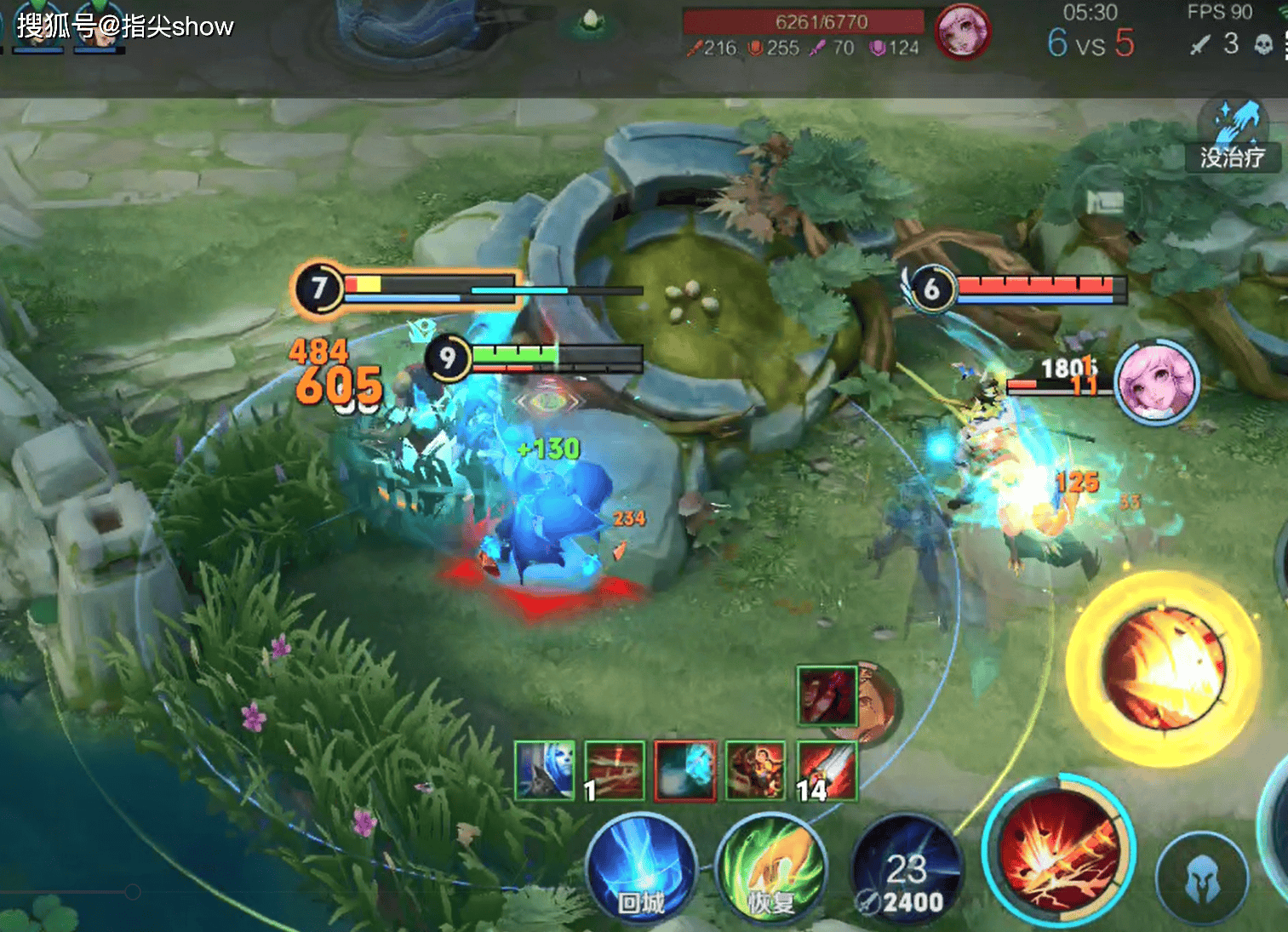1288x932 pixels.
Task: Select the warrior figure item slot
Action: pyautogui.click(x=755, y=770)
